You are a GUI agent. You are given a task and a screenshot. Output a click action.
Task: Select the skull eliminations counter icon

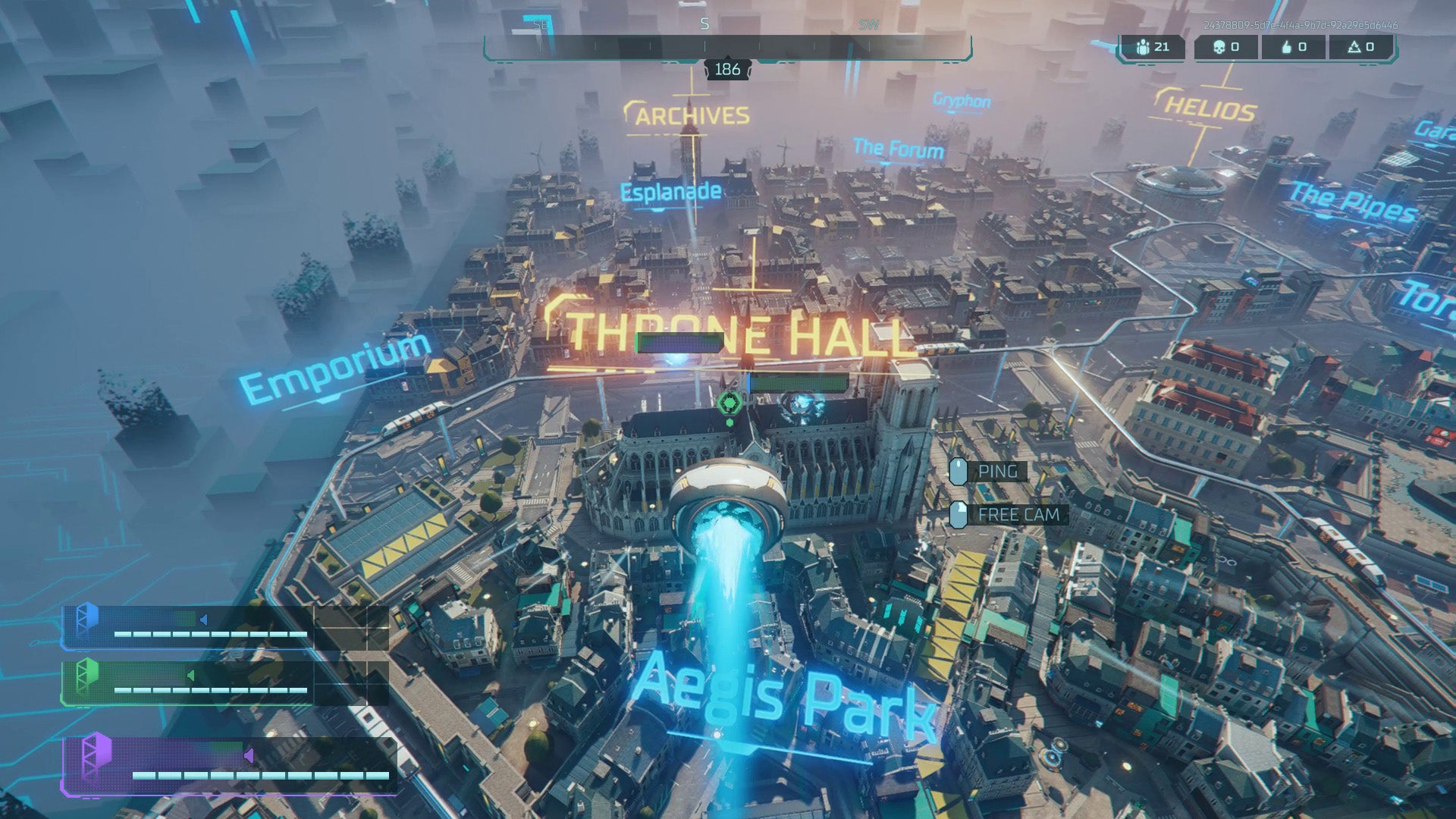click(1219, 47)
